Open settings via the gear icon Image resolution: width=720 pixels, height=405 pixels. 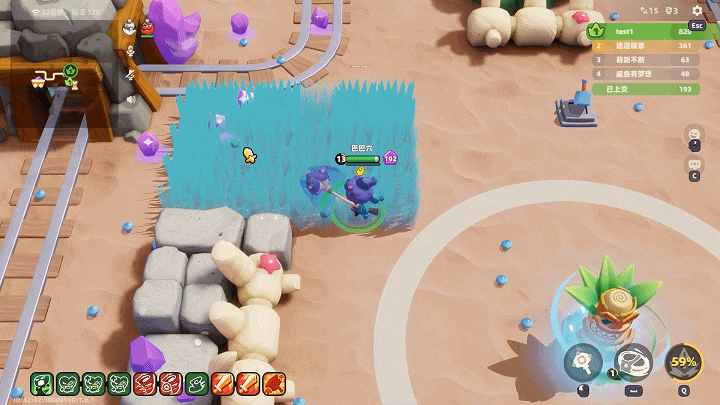[x=697, y=11]
